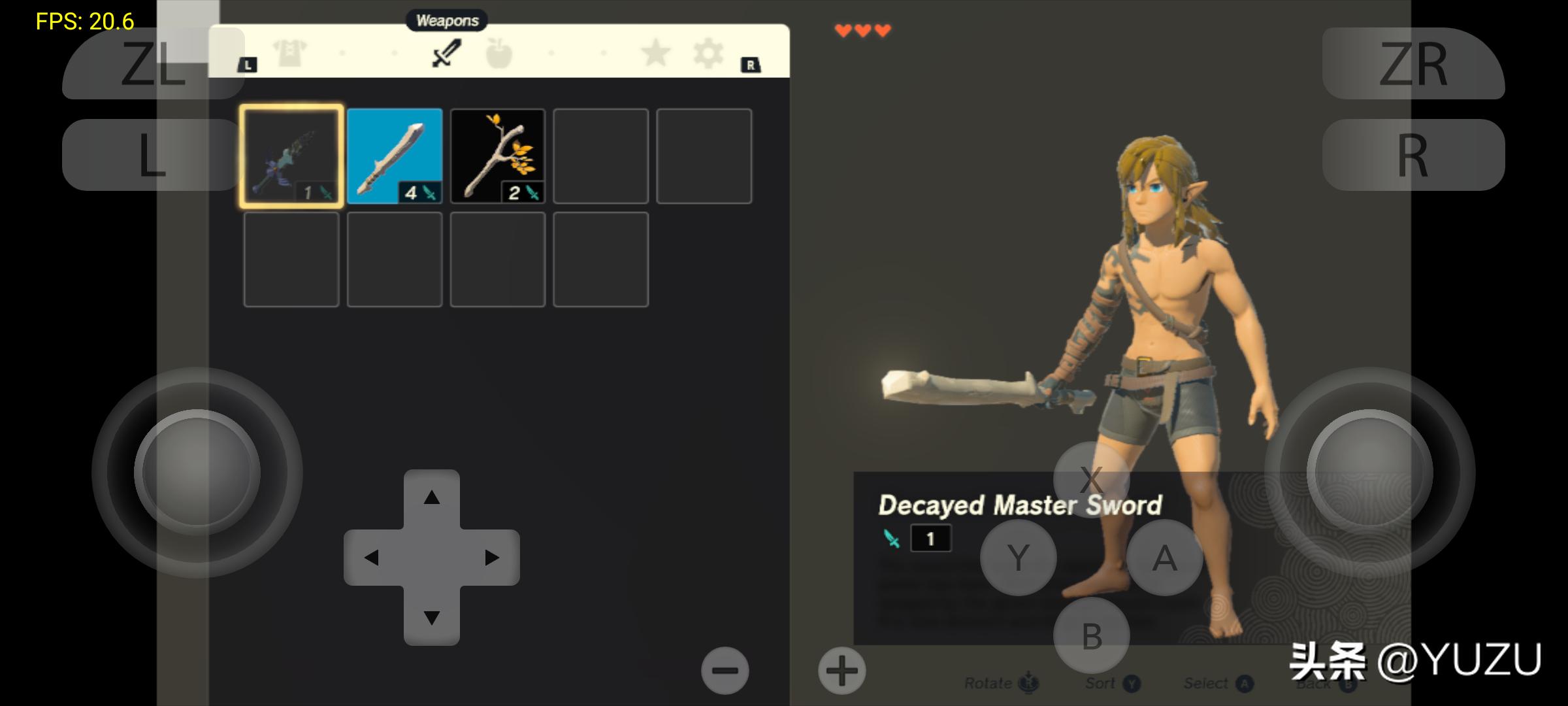The height and width of the screenshot is (706, 1568).
Task: Switch to the armor shirt tab
Action: click(x=289, y=54)
